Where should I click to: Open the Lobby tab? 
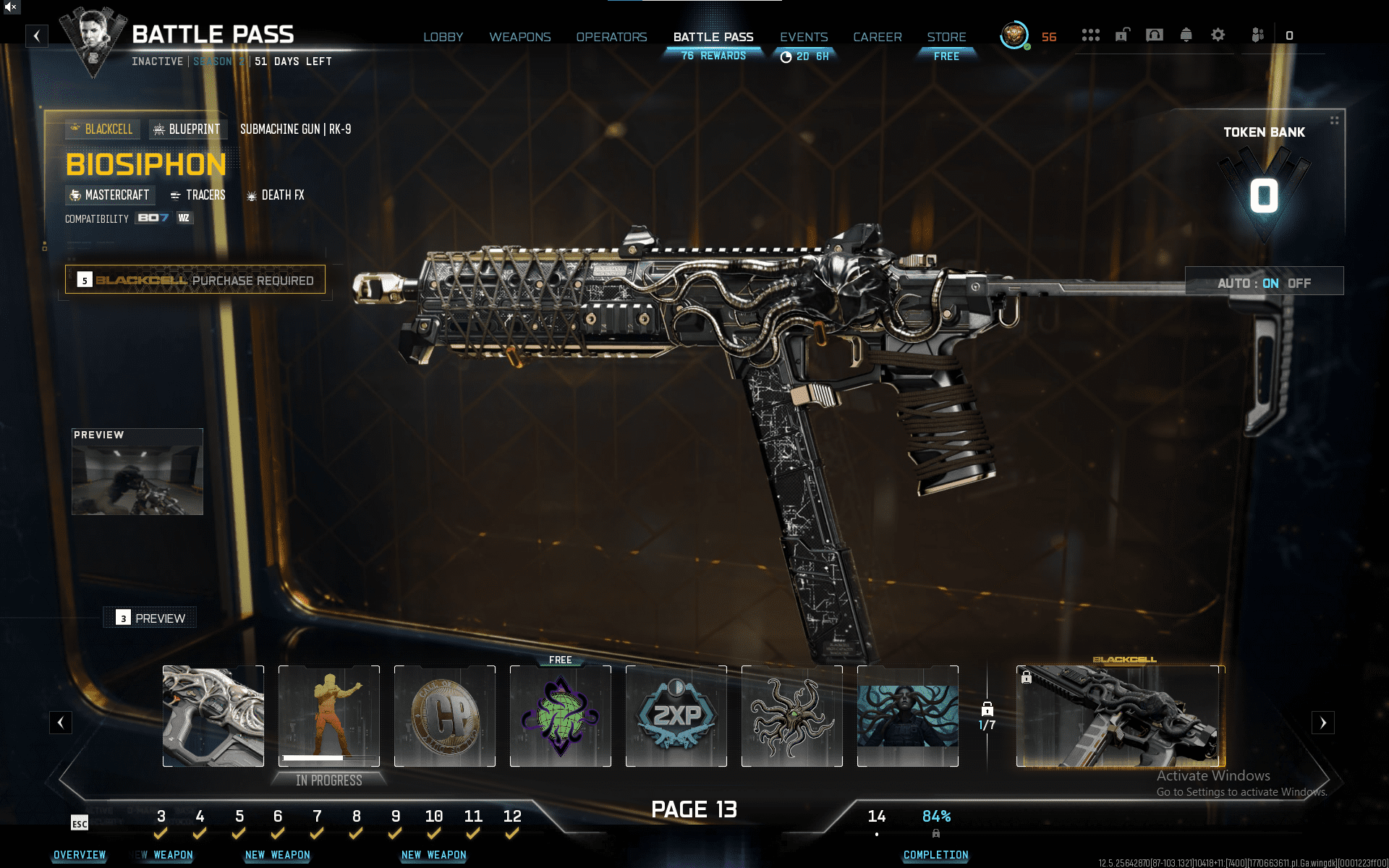(x=443, y=37)
